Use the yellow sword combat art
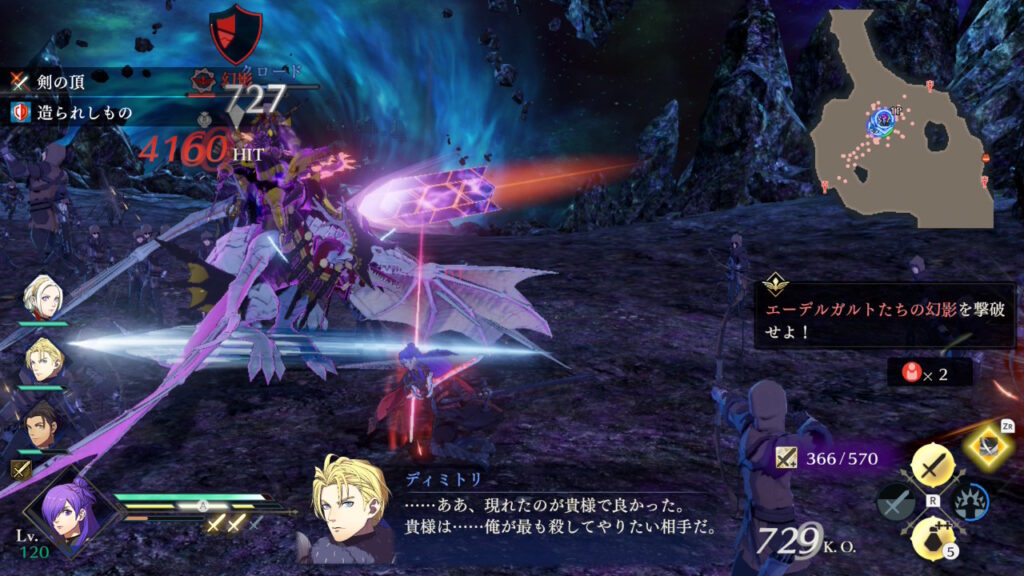This screenshot has width=1024, height=576. click(x=933, y=466)
